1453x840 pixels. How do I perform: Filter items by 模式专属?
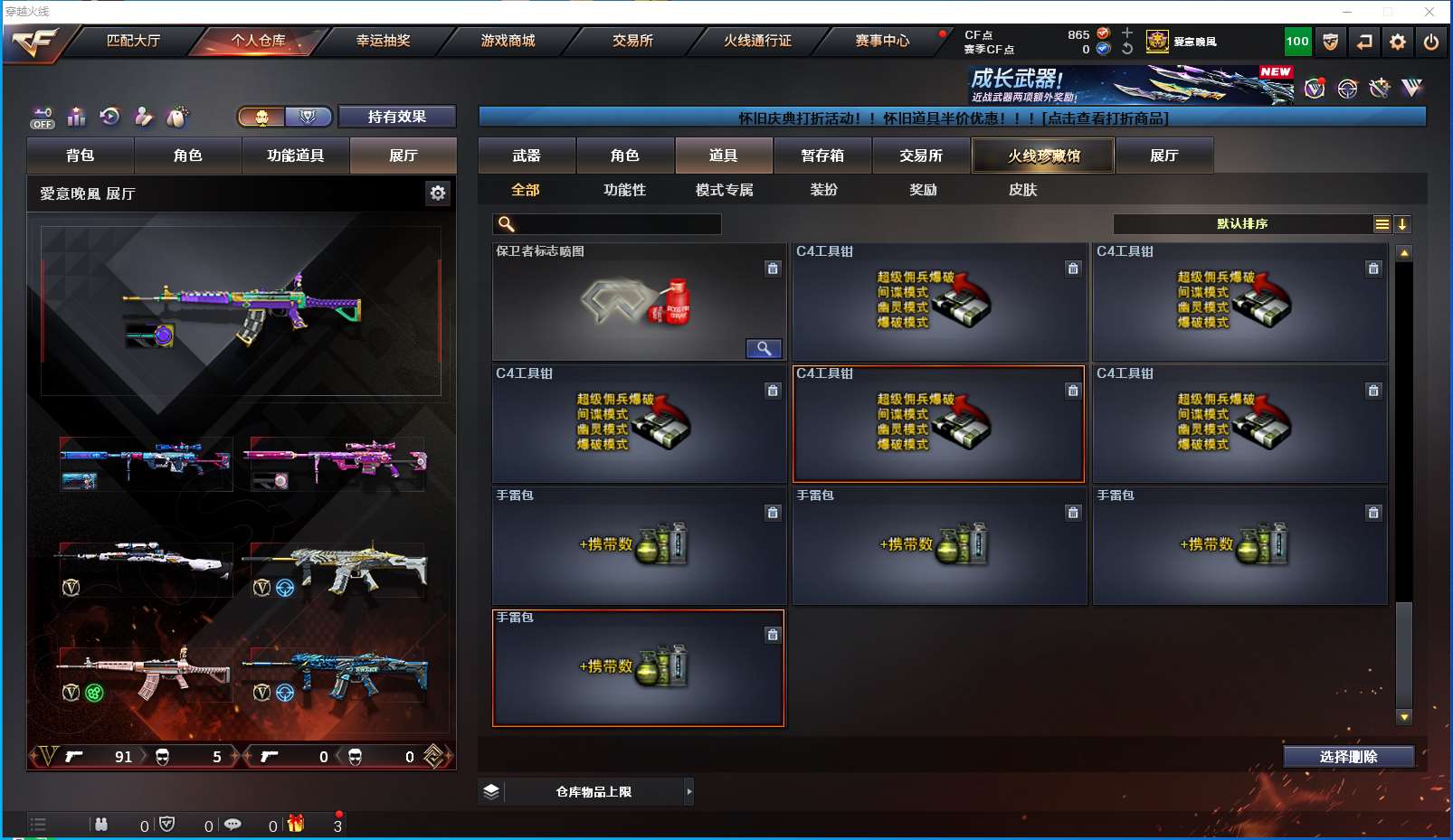(724, 190)
